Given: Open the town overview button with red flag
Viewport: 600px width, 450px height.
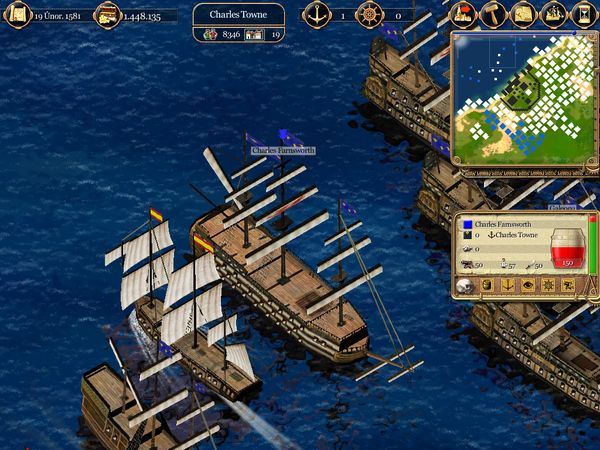Looking at the screenshot, I should tap(462, 14).
